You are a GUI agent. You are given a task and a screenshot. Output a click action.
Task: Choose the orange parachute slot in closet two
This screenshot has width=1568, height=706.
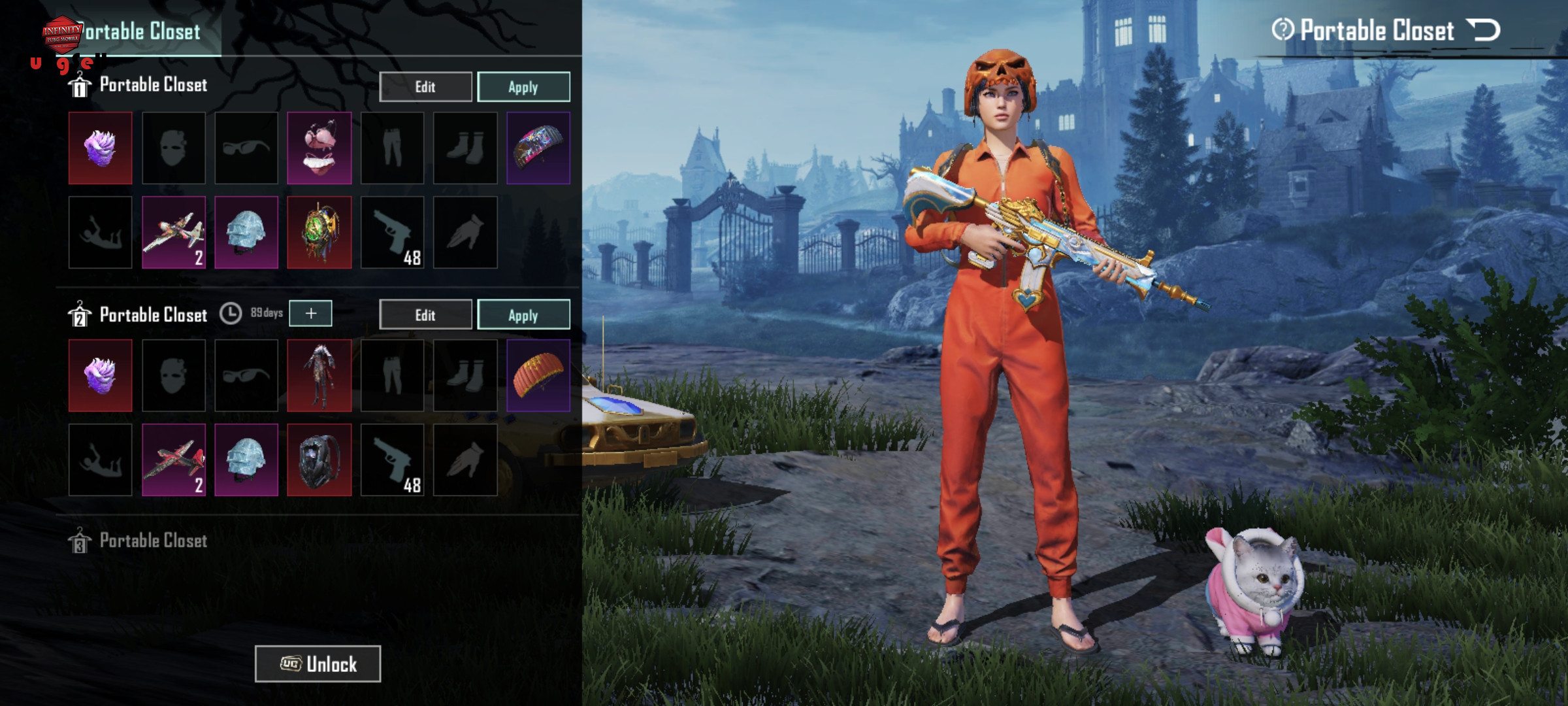[538, 375]
